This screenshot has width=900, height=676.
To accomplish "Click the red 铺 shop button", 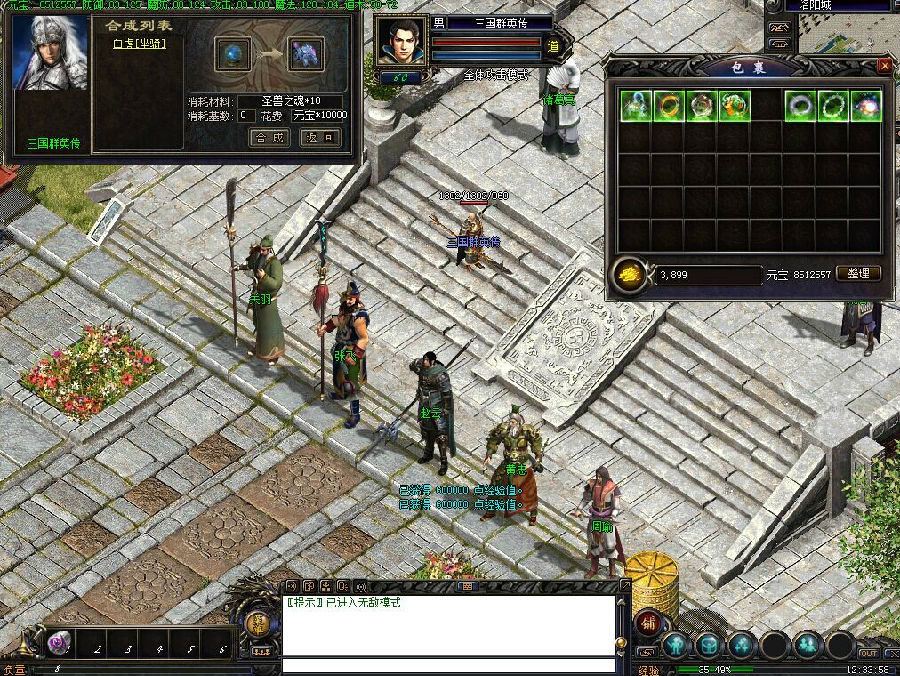I will coord(648,620).
